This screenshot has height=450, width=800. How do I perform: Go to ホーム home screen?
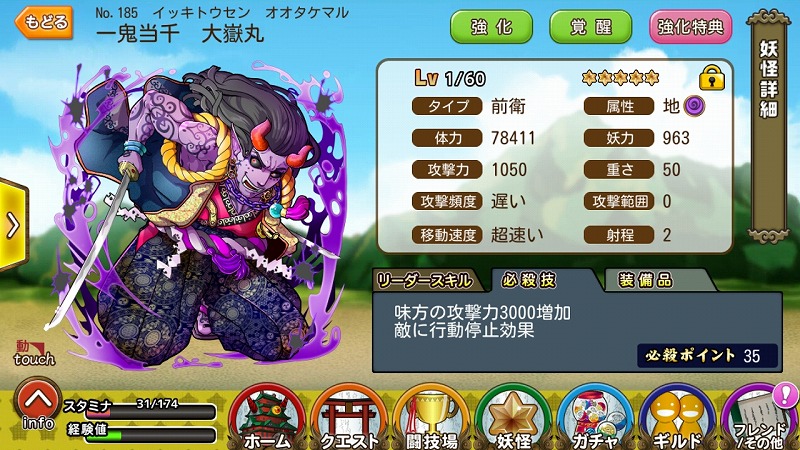click(x=268, y=418)
